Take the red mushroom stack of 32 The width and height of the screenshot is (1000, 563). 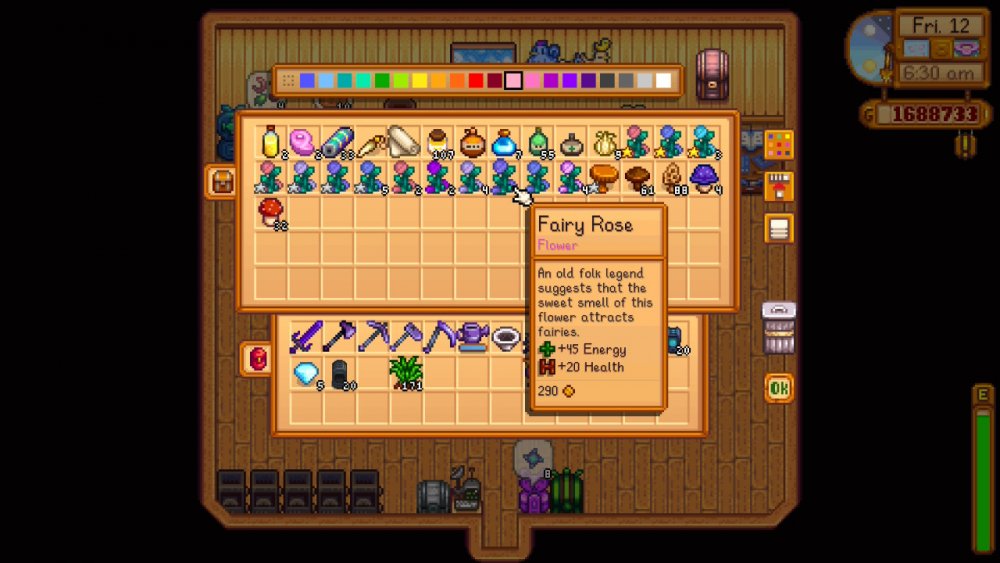pos(271,211)
